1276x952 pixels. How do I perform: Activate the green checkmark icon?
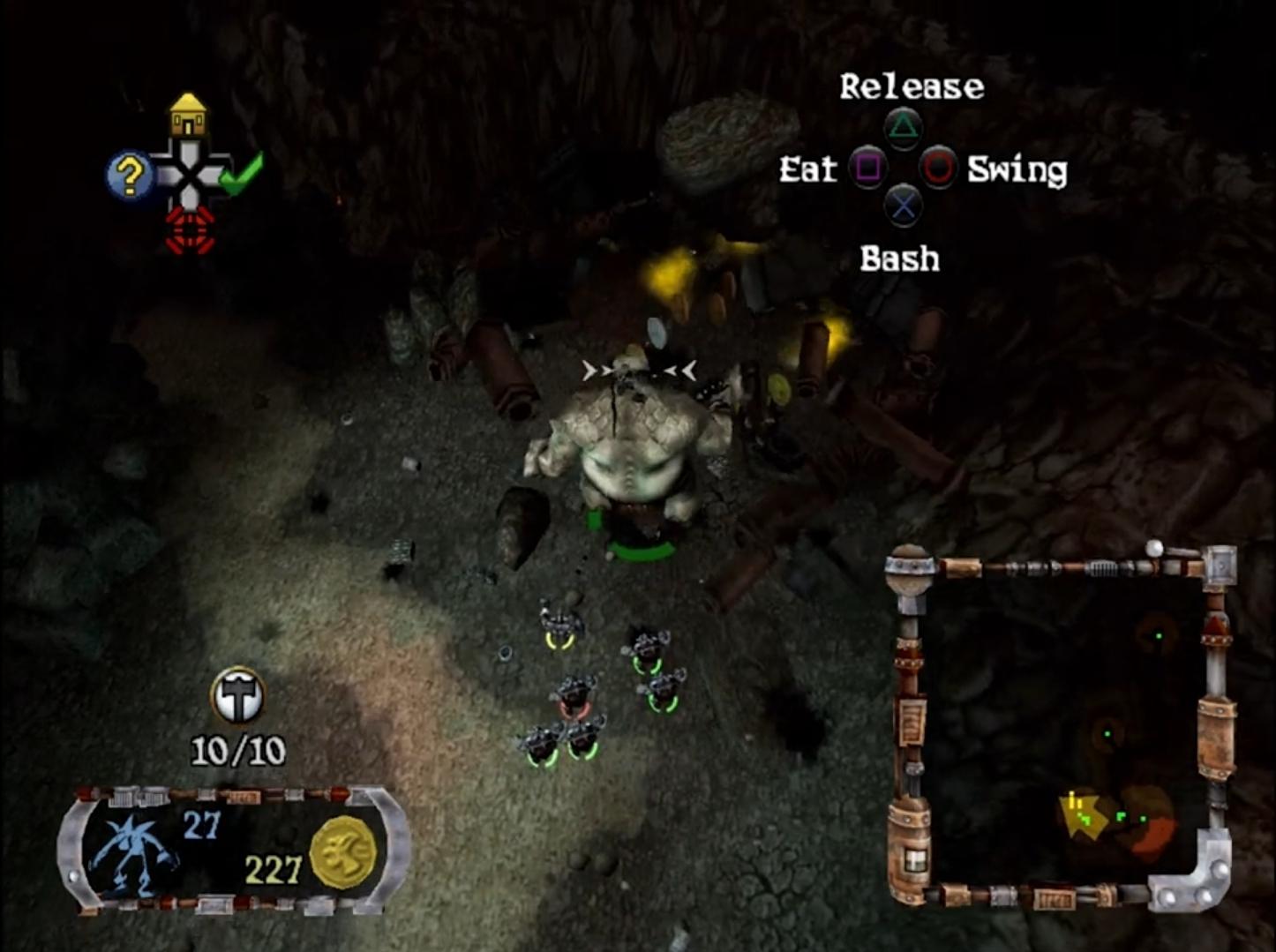[240, 174]
